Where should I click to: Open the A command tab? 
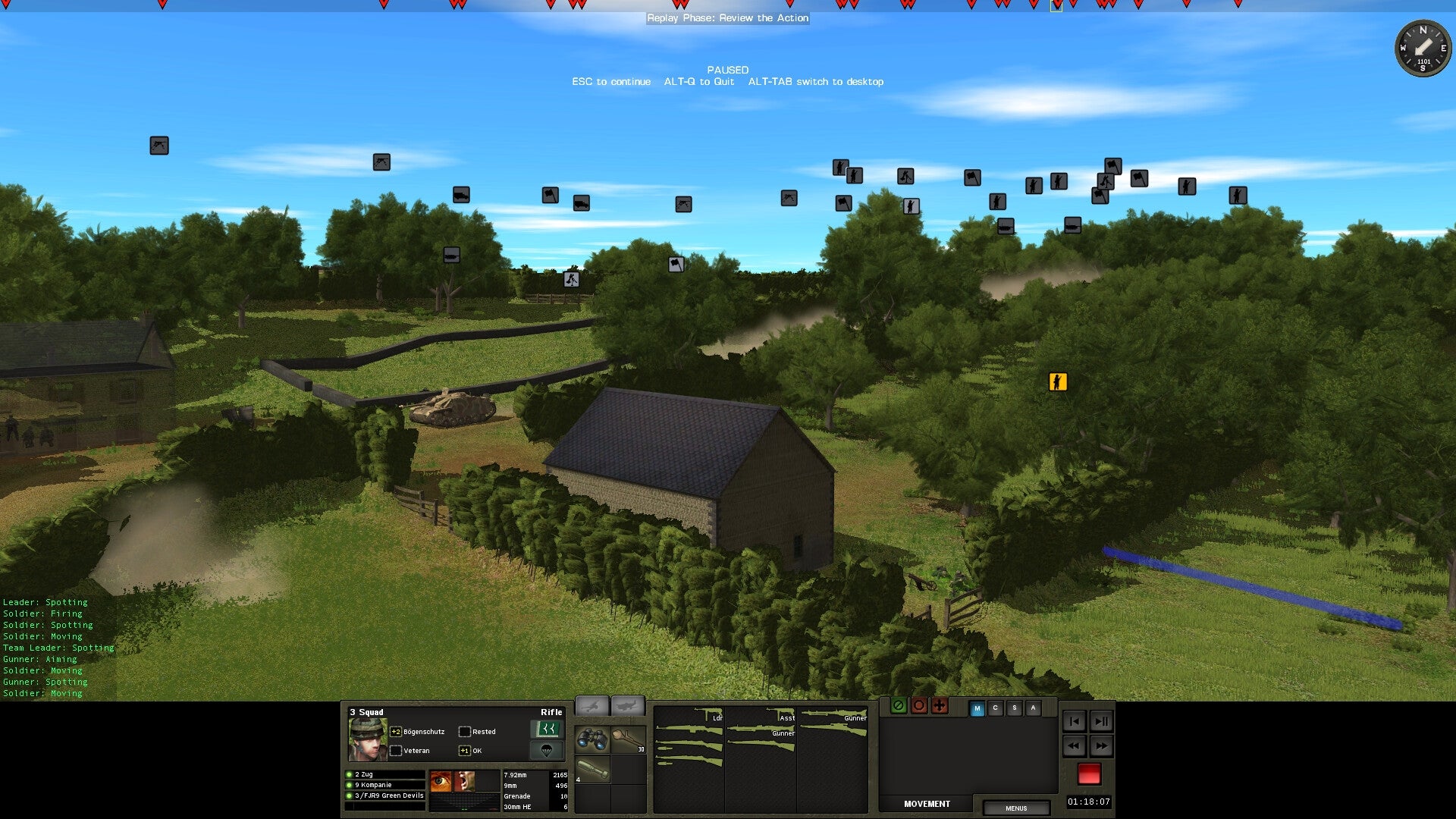tap(1033, 708)
